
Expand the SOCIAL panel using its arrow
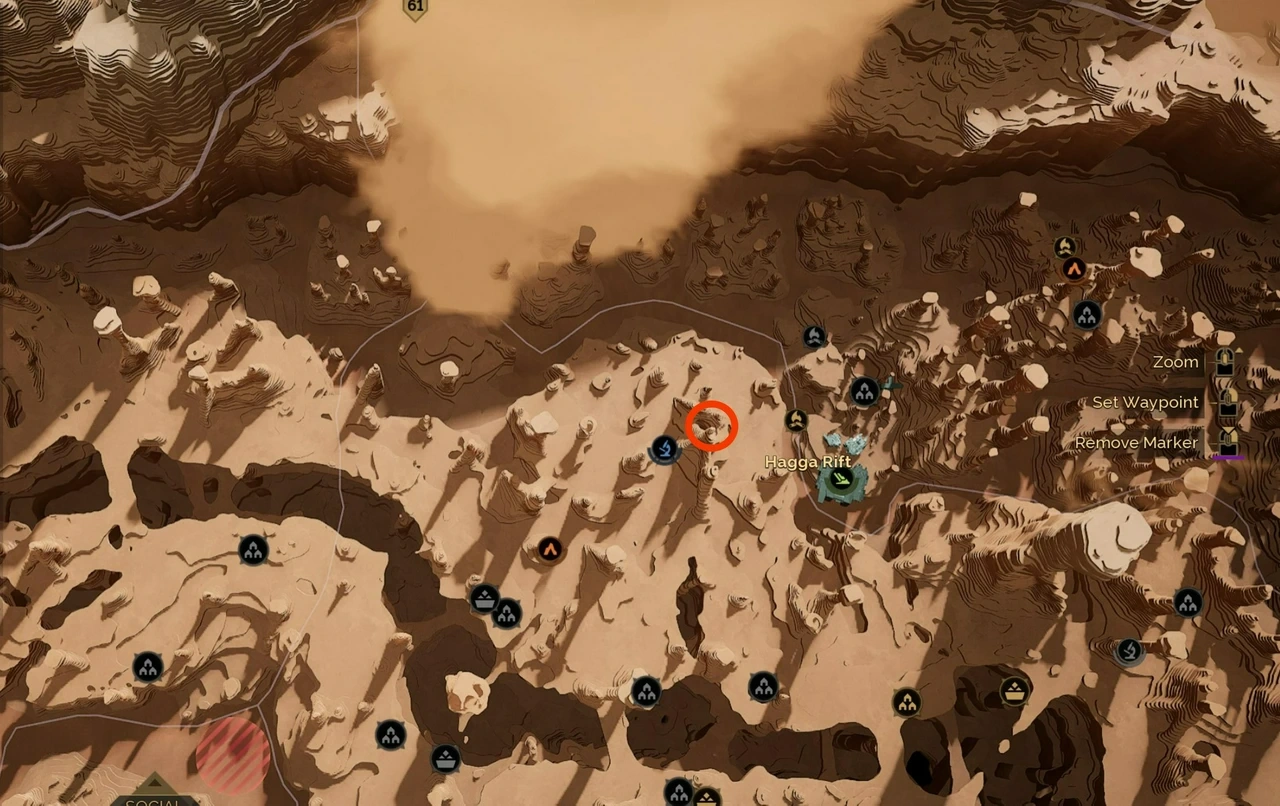[x=155, y=782]
